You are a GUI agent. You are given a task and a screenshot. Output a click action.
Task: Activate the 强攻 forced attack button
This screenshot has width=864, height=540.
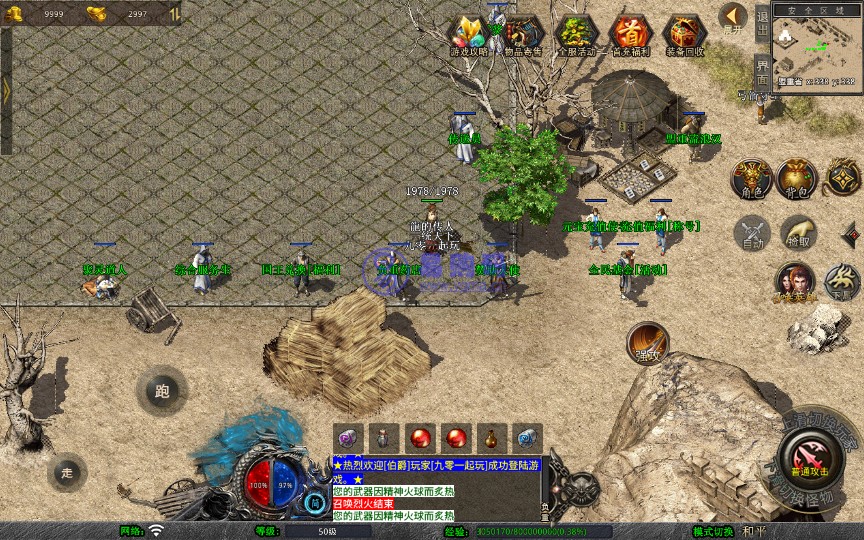click(x=647, y=343)
